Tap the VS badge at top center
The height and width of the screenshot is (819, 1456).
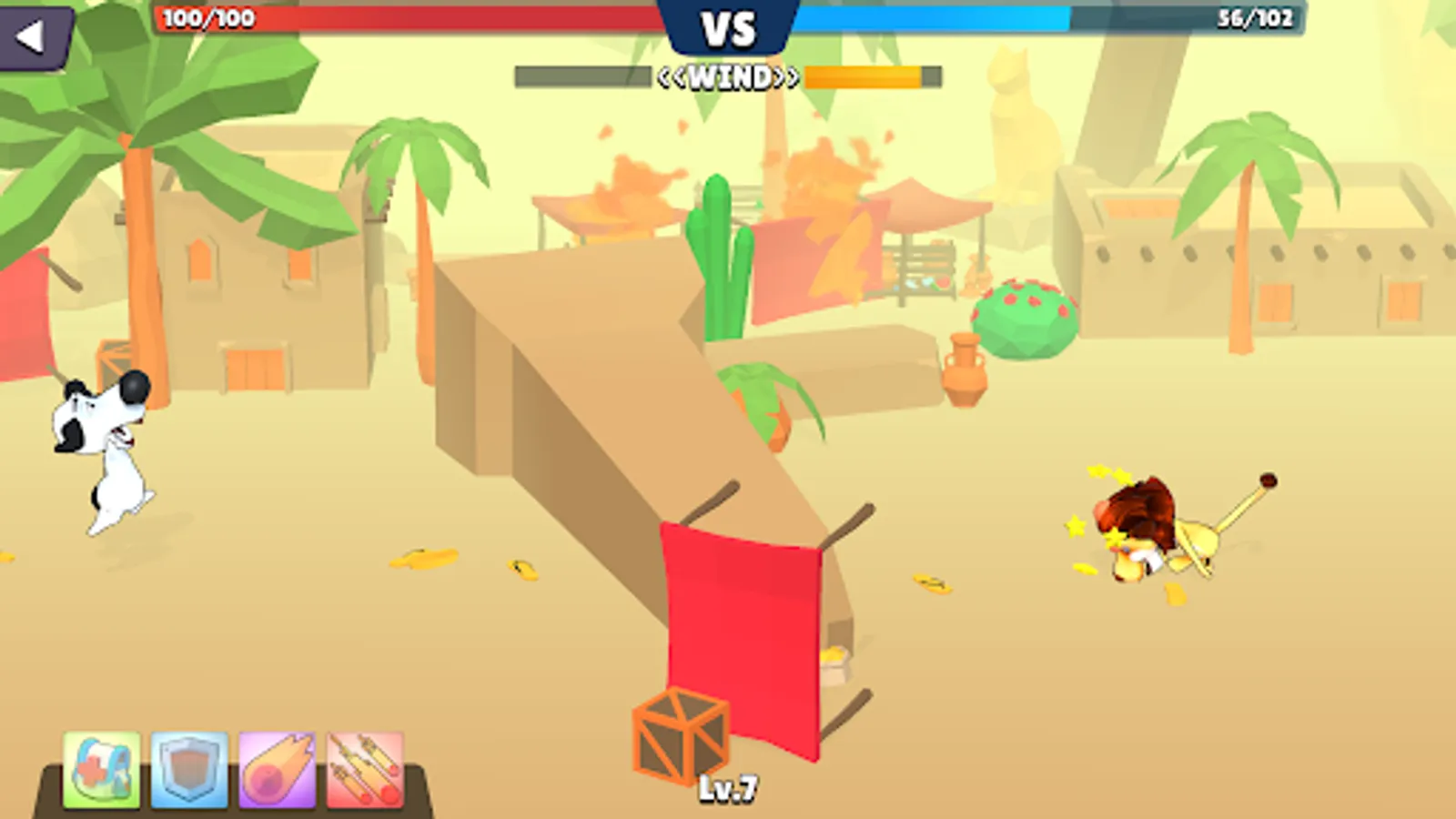pyautogui.click(x=729, y=27)
